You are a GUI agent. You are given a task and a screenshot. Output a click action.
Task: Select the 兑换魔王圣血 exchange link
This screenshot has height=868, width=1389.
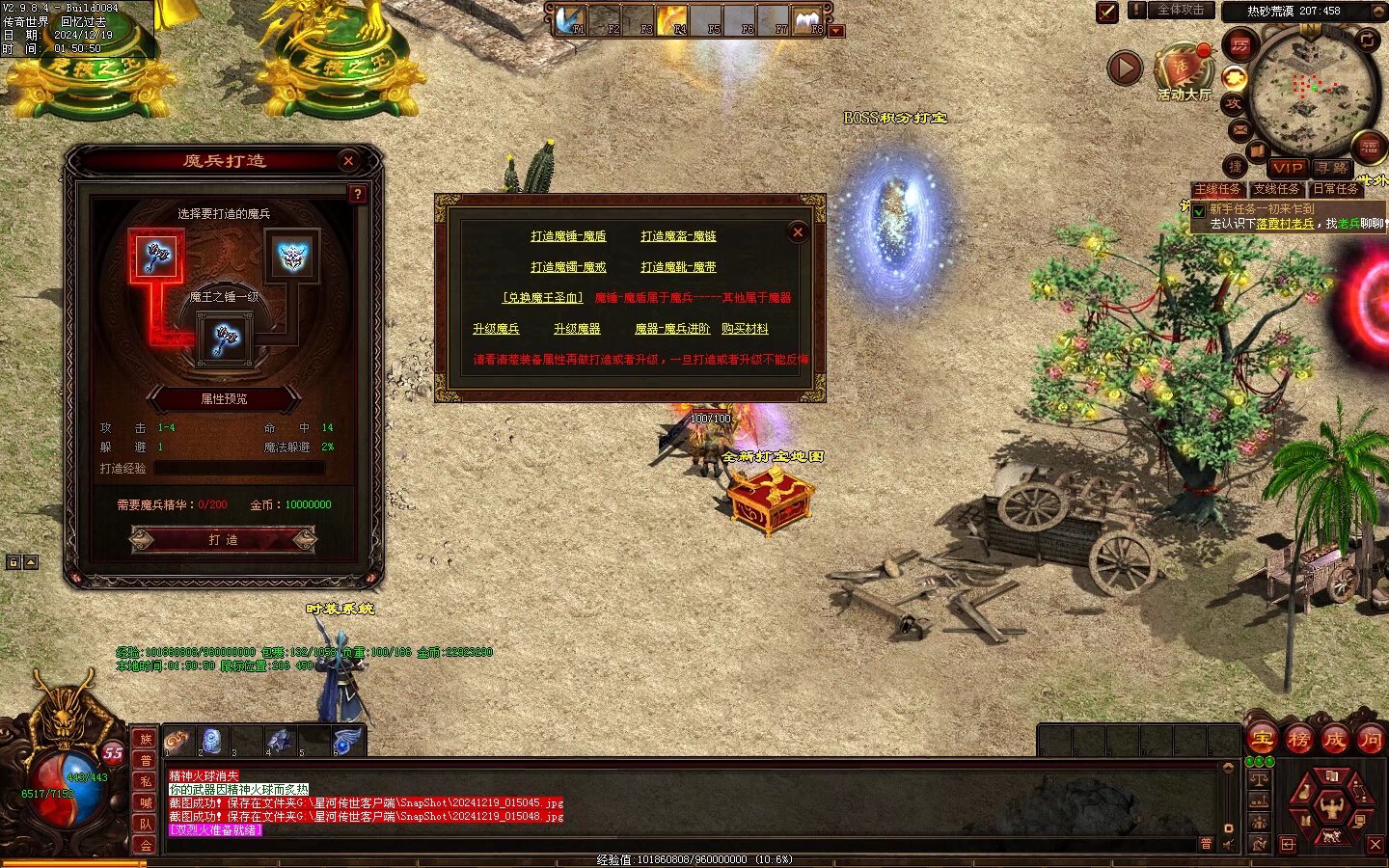(543, 298)
